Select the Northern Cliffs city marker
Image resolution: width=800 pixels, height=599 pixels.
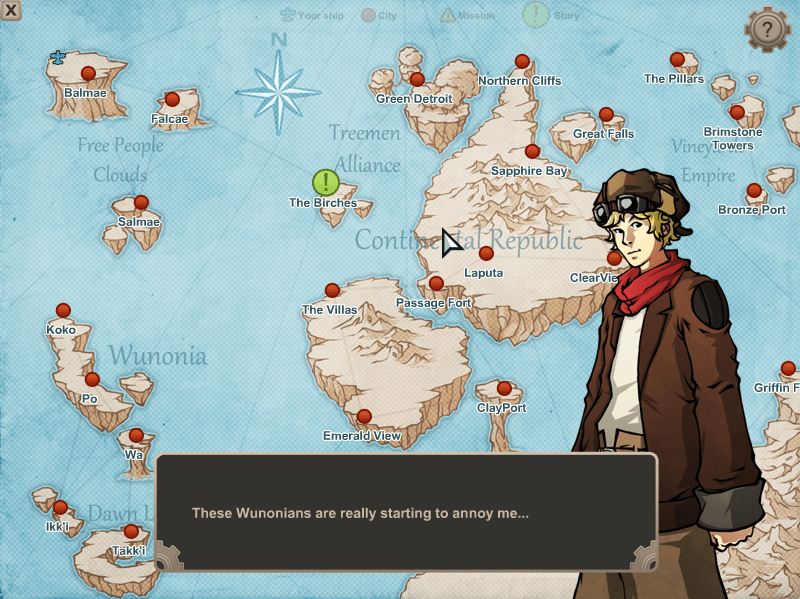point(522,61)
